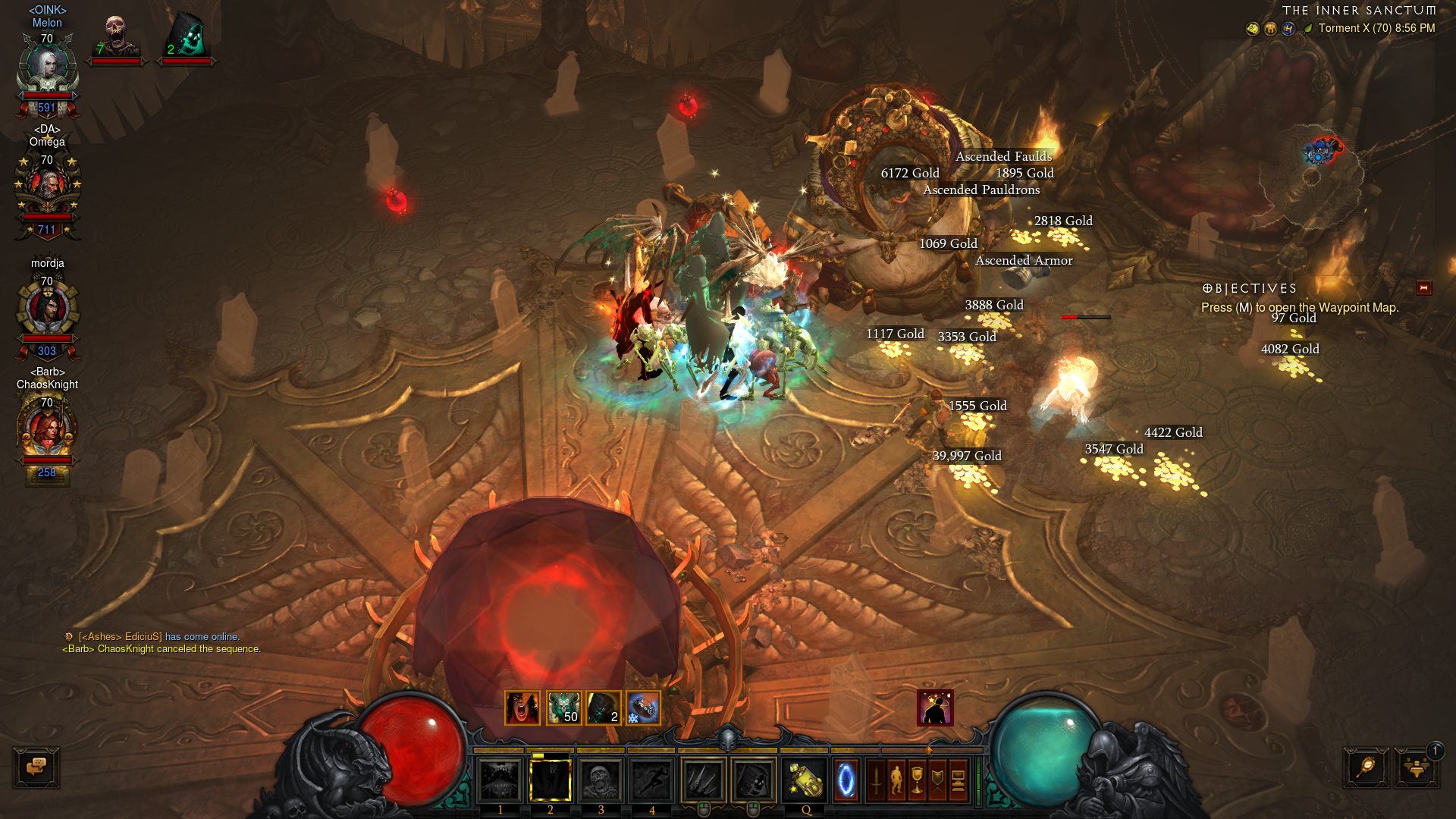Open the skills menu sword icon
The image size is (1456, 819).
(x=876, y=780)
